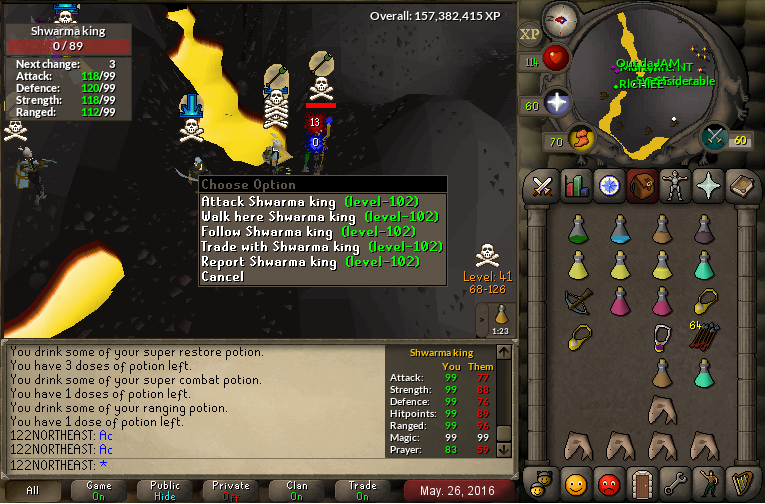Open the Worn Equipment tab
The image size is (765, 504).
coord(674,185)
